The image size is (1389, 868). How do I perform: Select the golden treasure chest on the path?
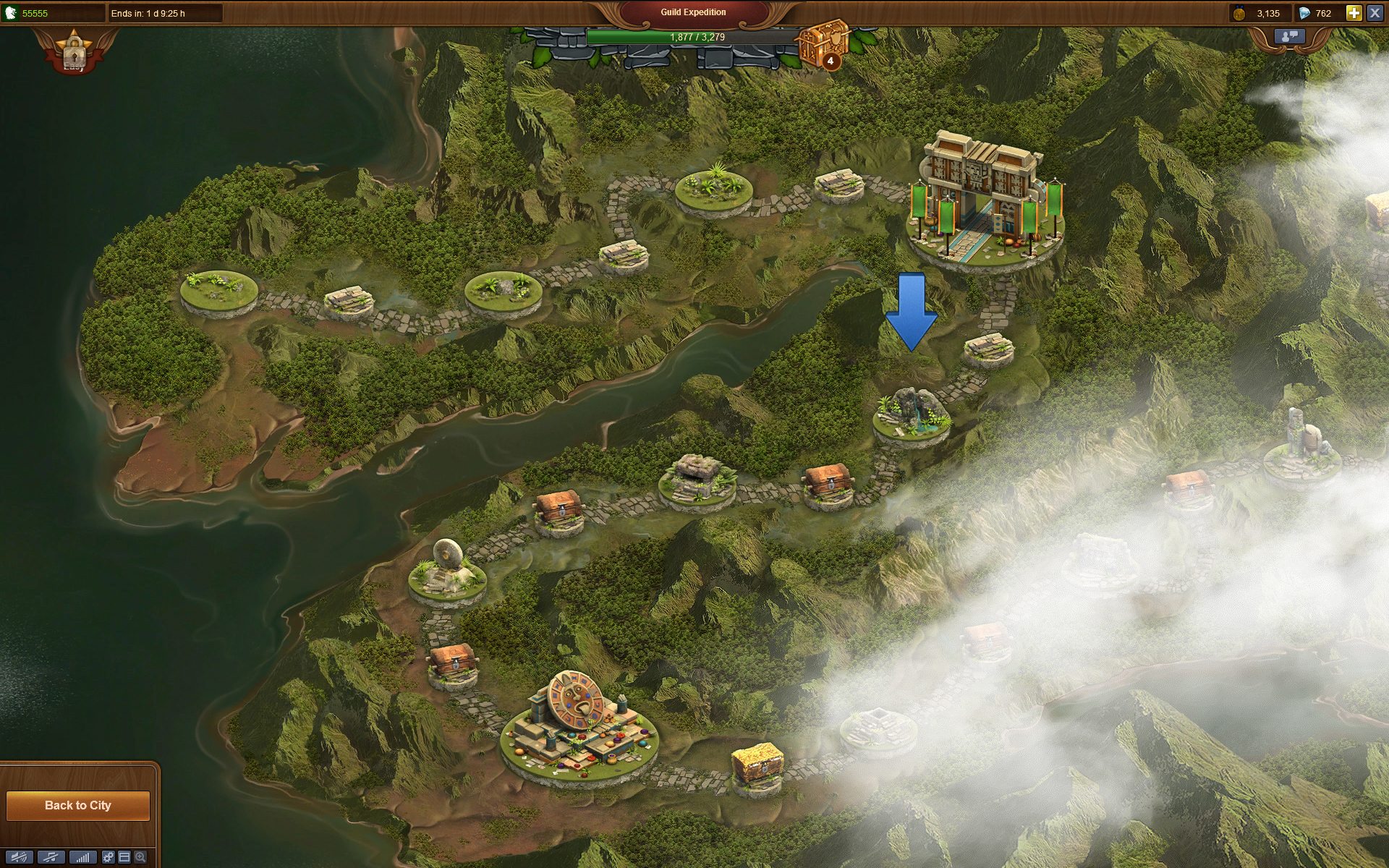point(757,763)
